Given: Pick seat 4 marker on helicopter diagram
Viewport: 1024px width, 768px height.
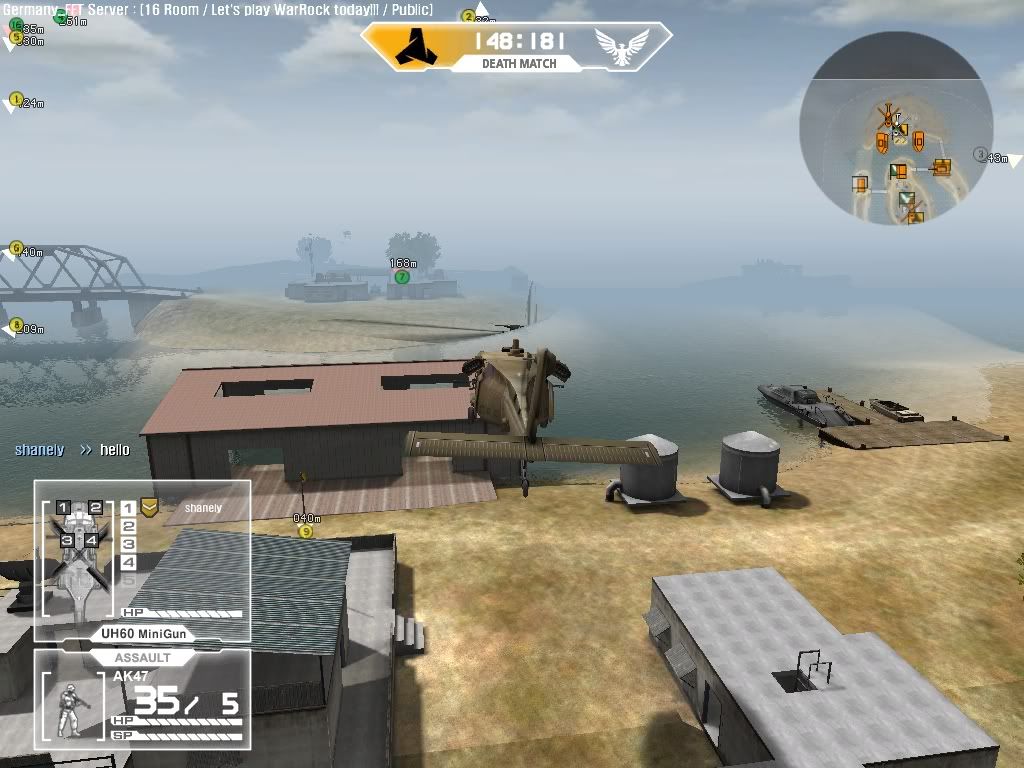Looking at the screenshot, I should tap(91, 541).
